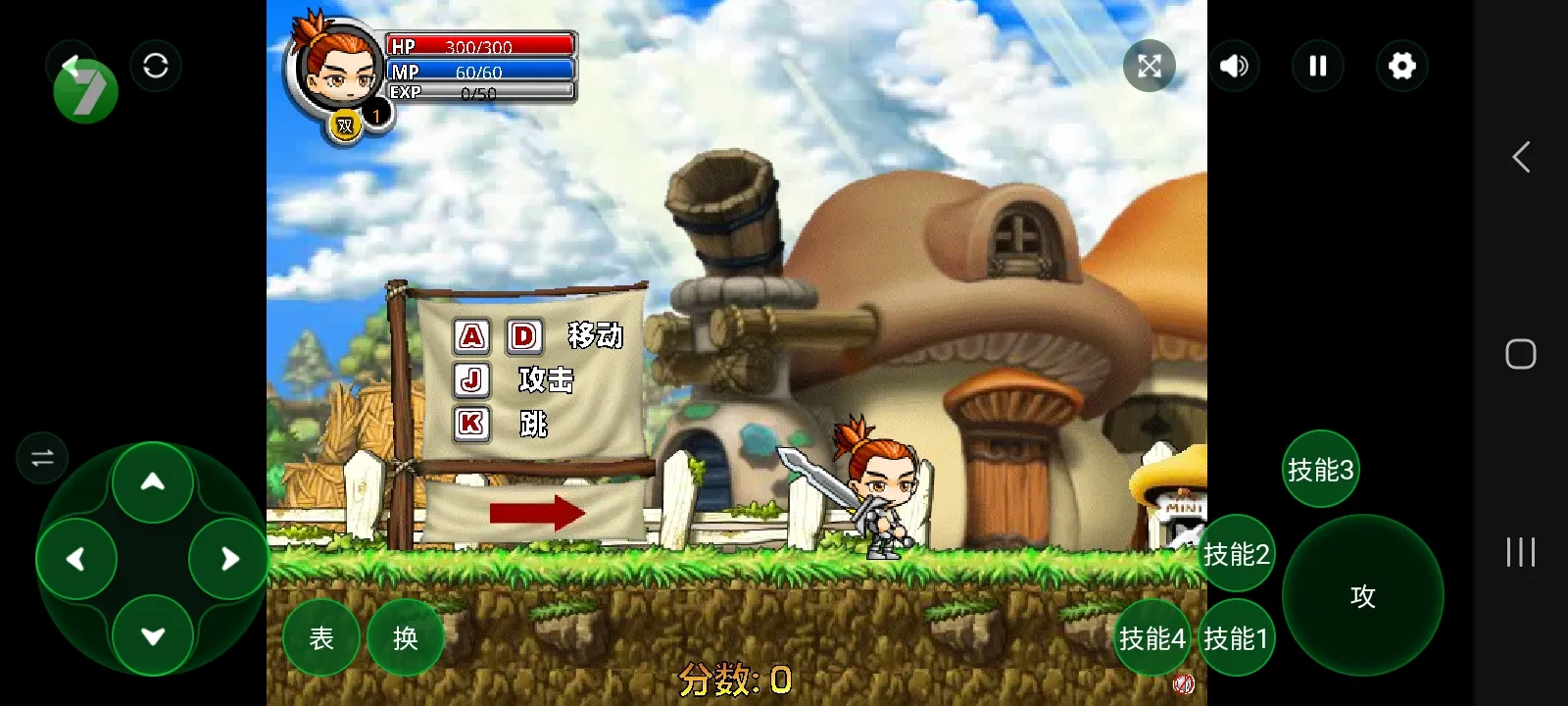Tap the 换 switch button

(x=405, y=638)
